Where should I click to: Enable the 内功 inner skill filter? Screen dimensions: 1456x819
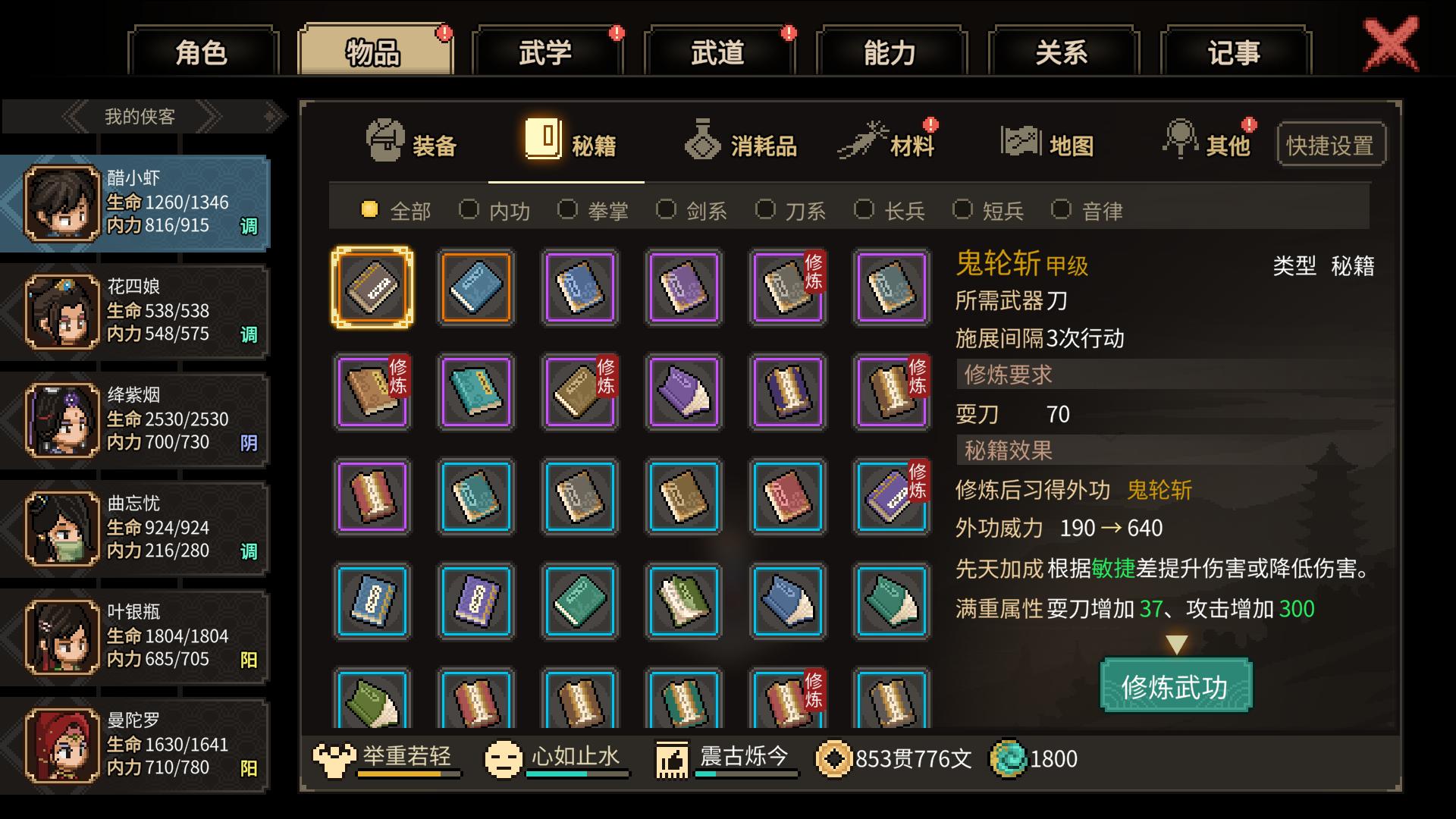469,210
